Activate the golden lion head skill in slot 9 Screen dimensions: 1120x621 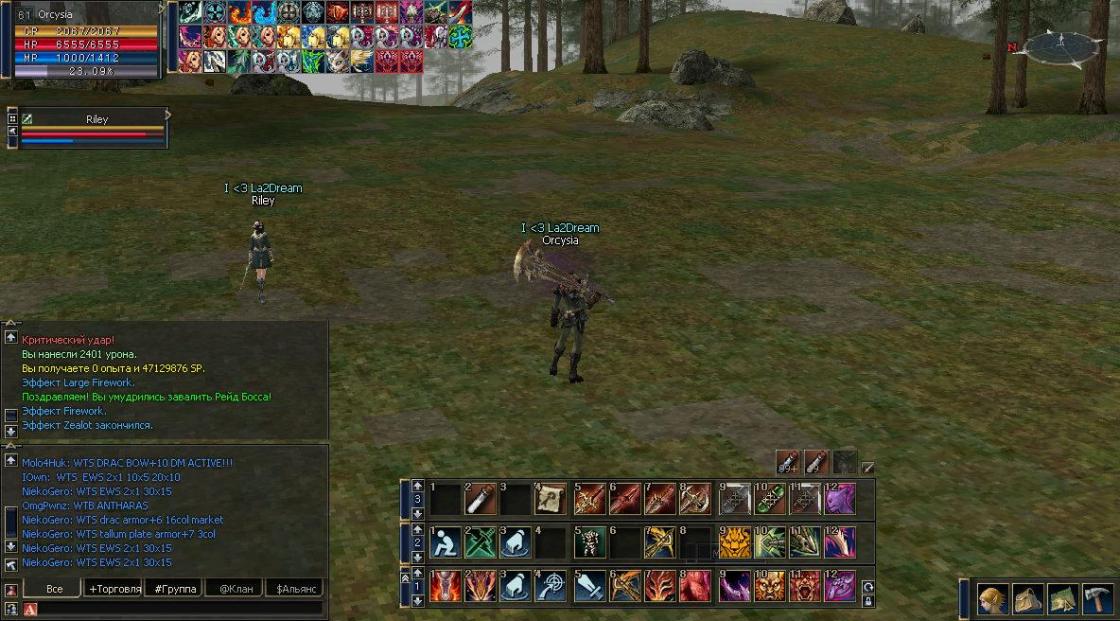pyautogui.click(x=735, y=542)
